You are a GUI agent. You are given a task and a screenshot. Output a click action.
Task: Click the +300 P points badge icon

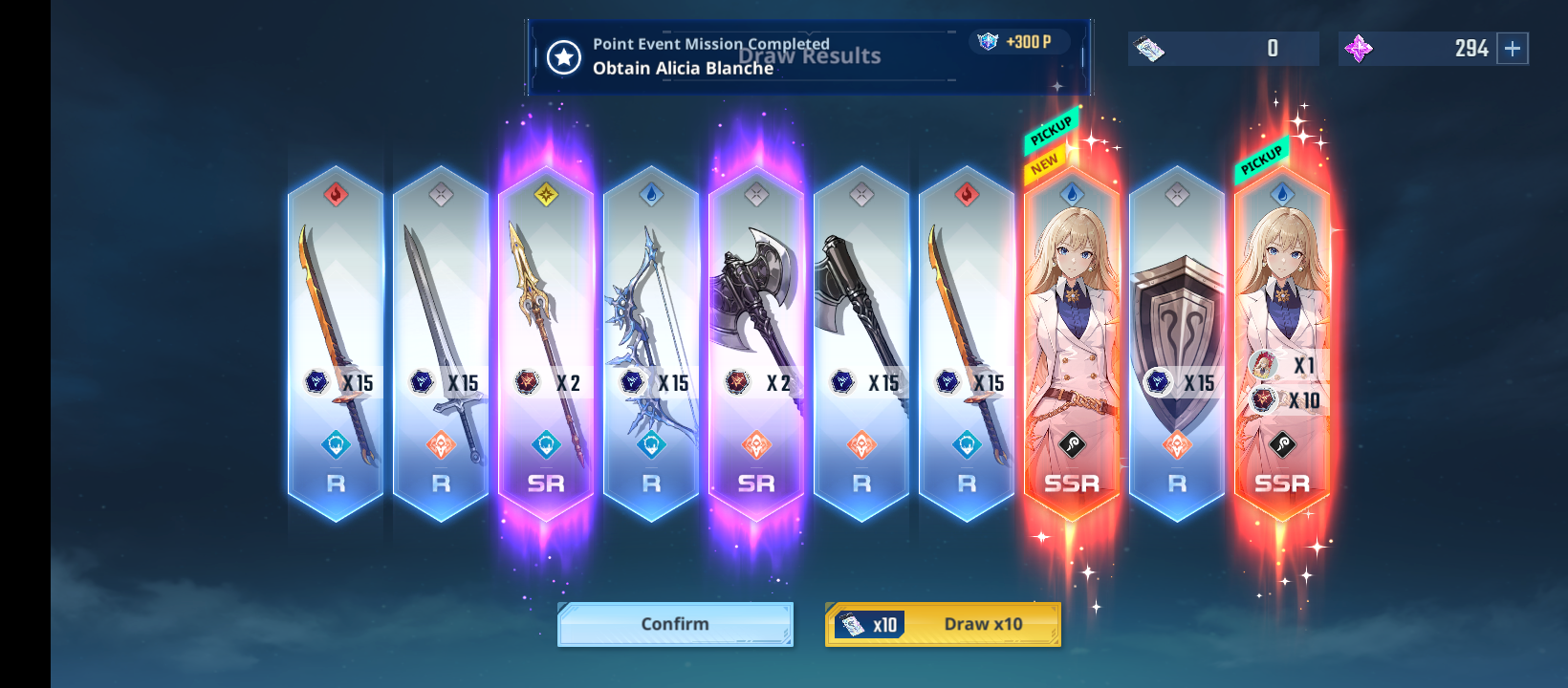pyautogui.click(x=1016, y=42)
